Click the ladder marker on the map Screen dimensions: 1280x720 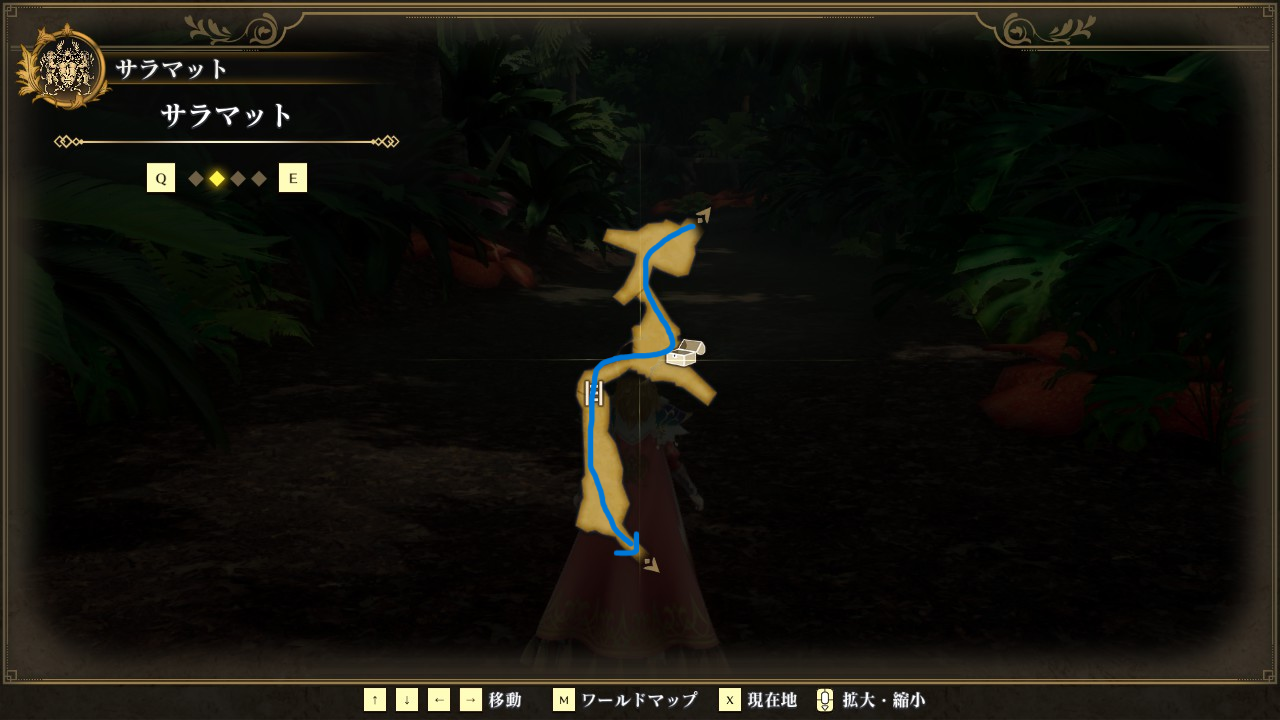click(x=594, y=392)
